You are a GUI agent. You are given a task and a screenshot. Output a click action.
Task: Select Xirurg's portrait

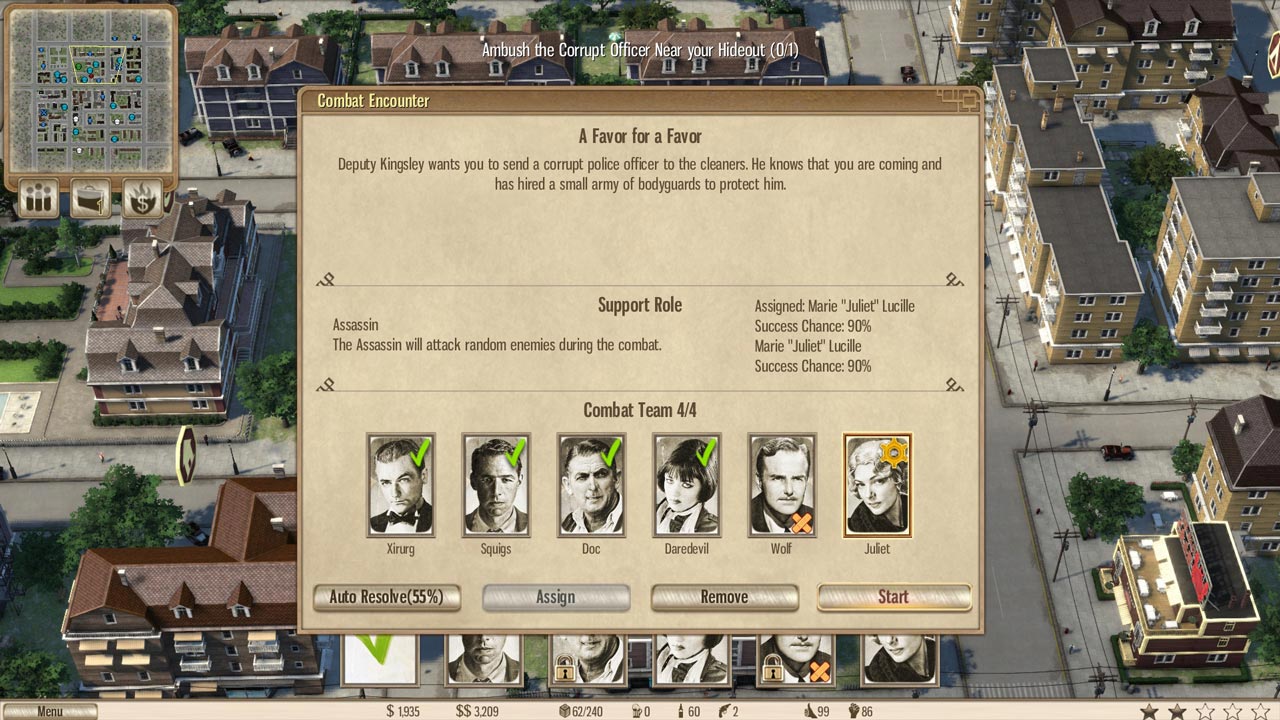tap(400, 485)
